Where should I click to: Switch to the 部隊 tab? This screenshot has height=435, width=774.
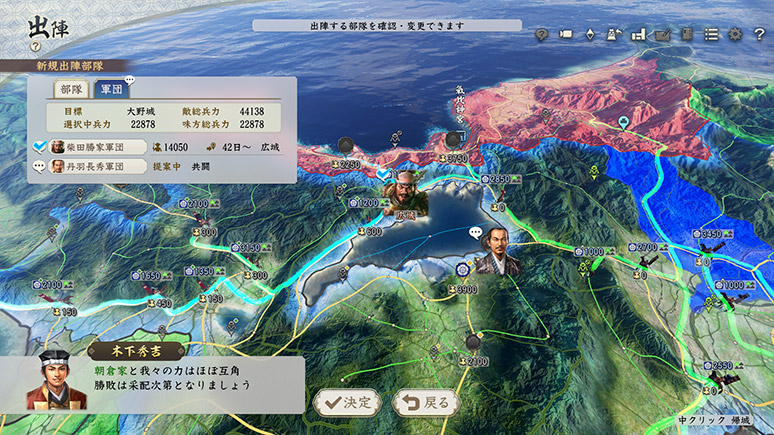point(72,89)
